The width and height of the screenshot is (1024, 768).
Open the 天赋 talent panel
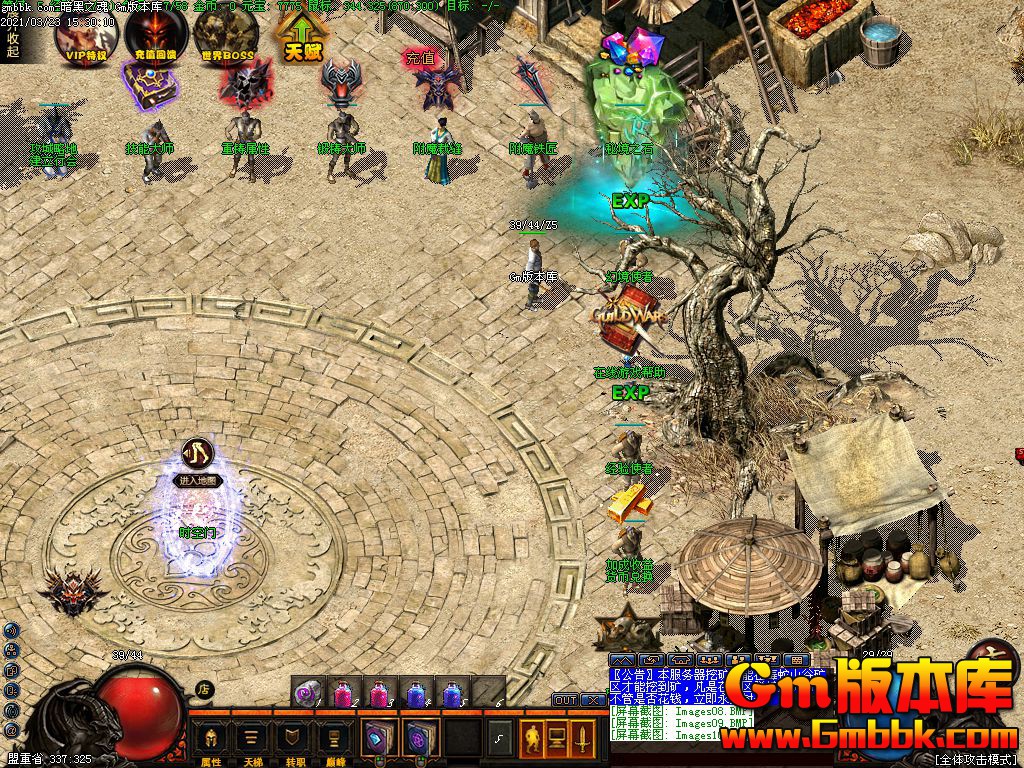tap(299, 36)
